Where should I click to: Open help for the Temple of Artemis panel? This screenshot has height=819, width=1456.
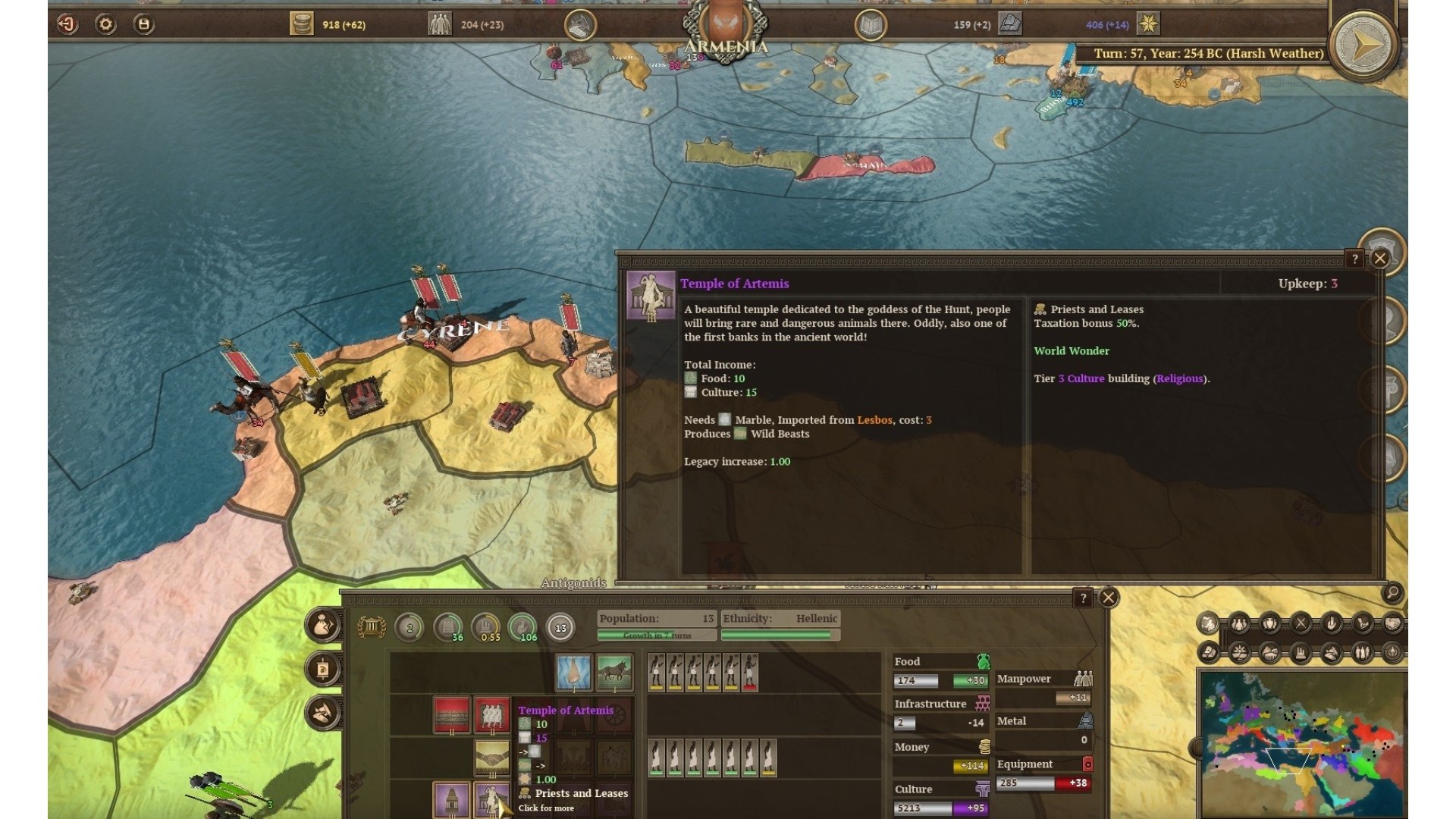click(x=1354, y=259)
